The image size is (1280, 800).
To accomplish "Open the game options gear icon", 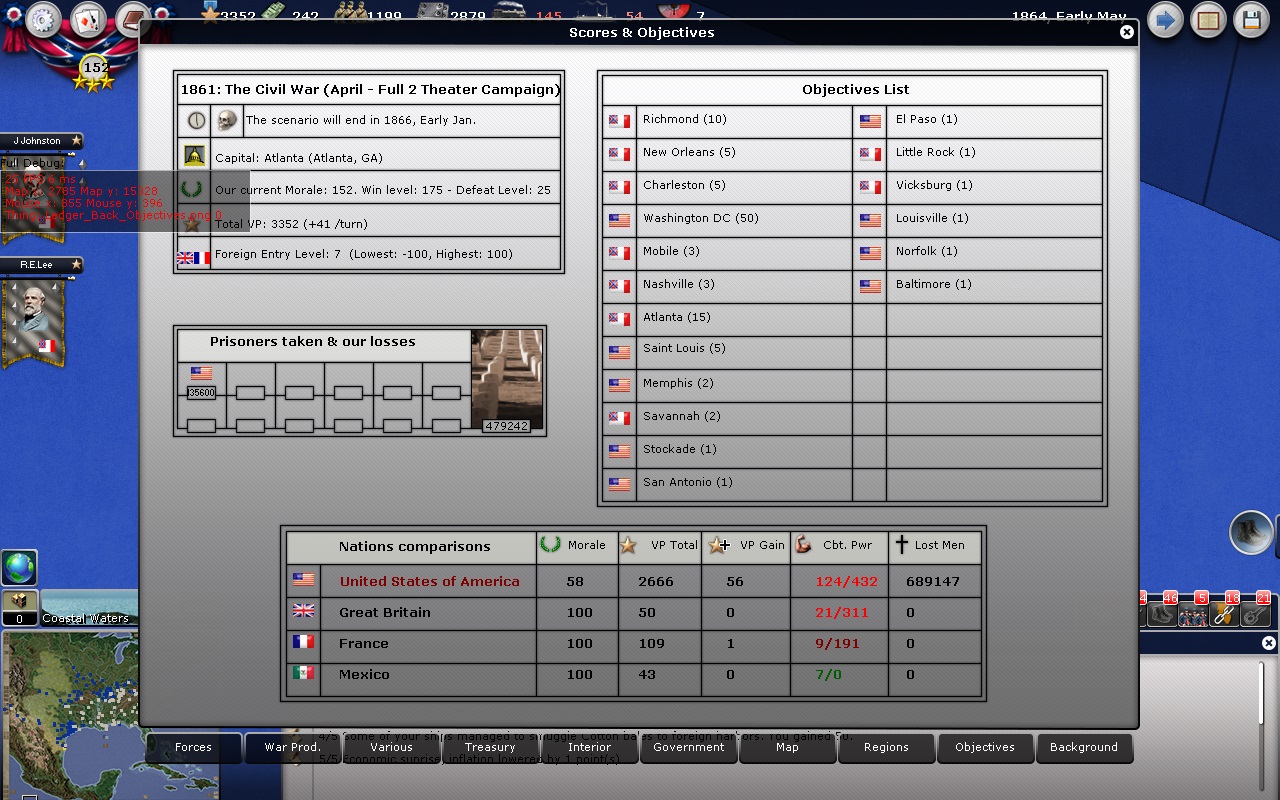I will point(42,19).
